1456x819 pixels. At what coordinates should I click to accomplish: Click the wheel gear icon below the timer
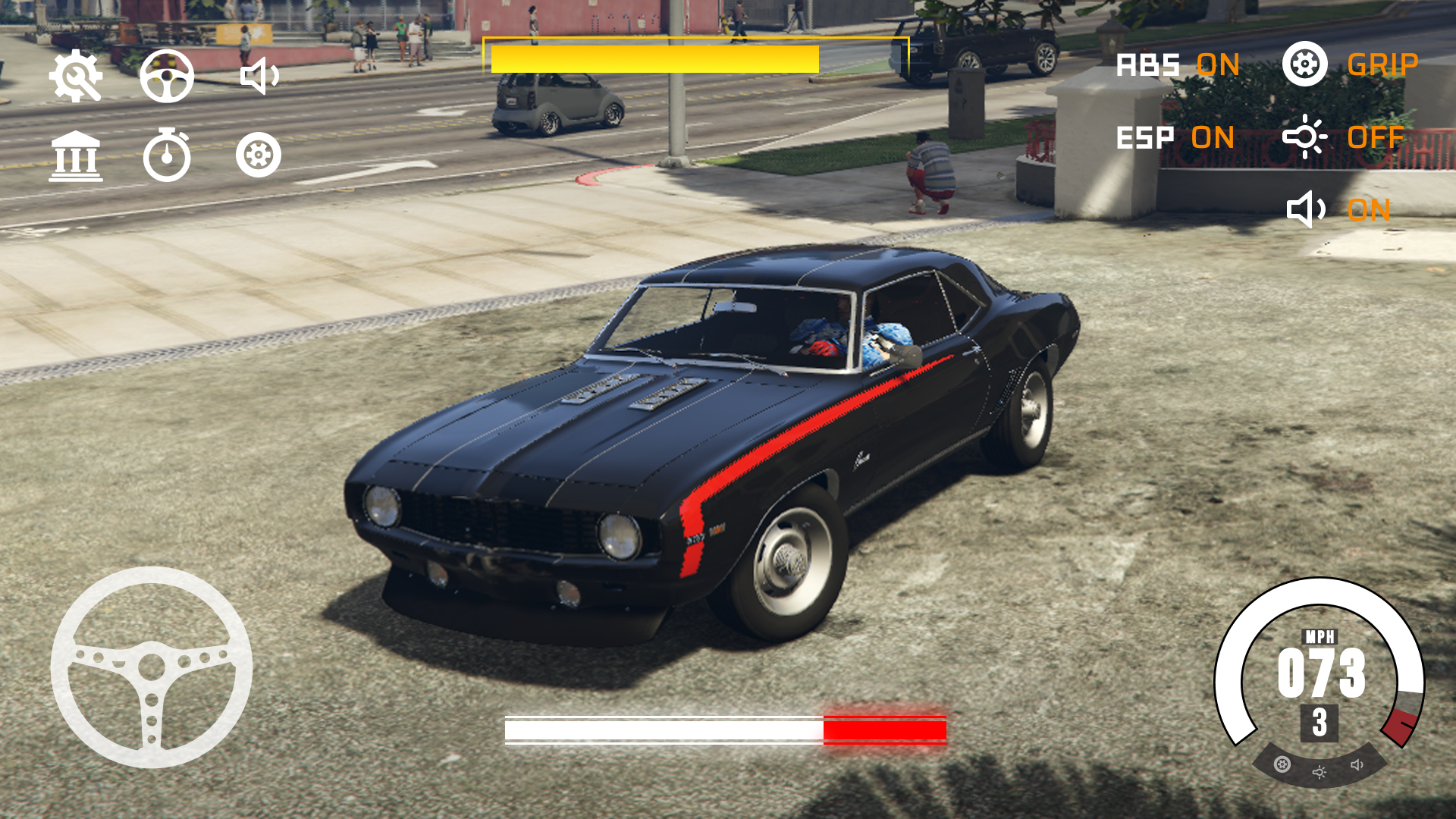pyautogui.click(x=259, y=155)
